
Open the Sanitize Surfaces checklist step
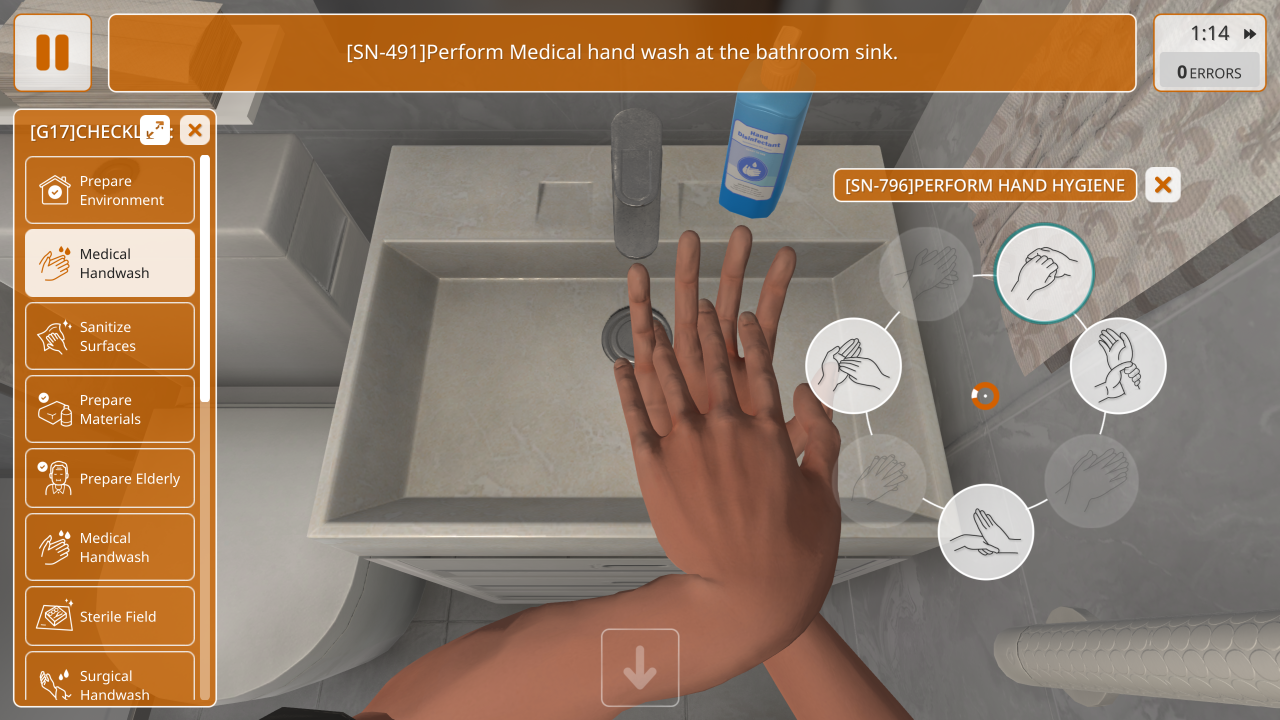click(110, 336)
